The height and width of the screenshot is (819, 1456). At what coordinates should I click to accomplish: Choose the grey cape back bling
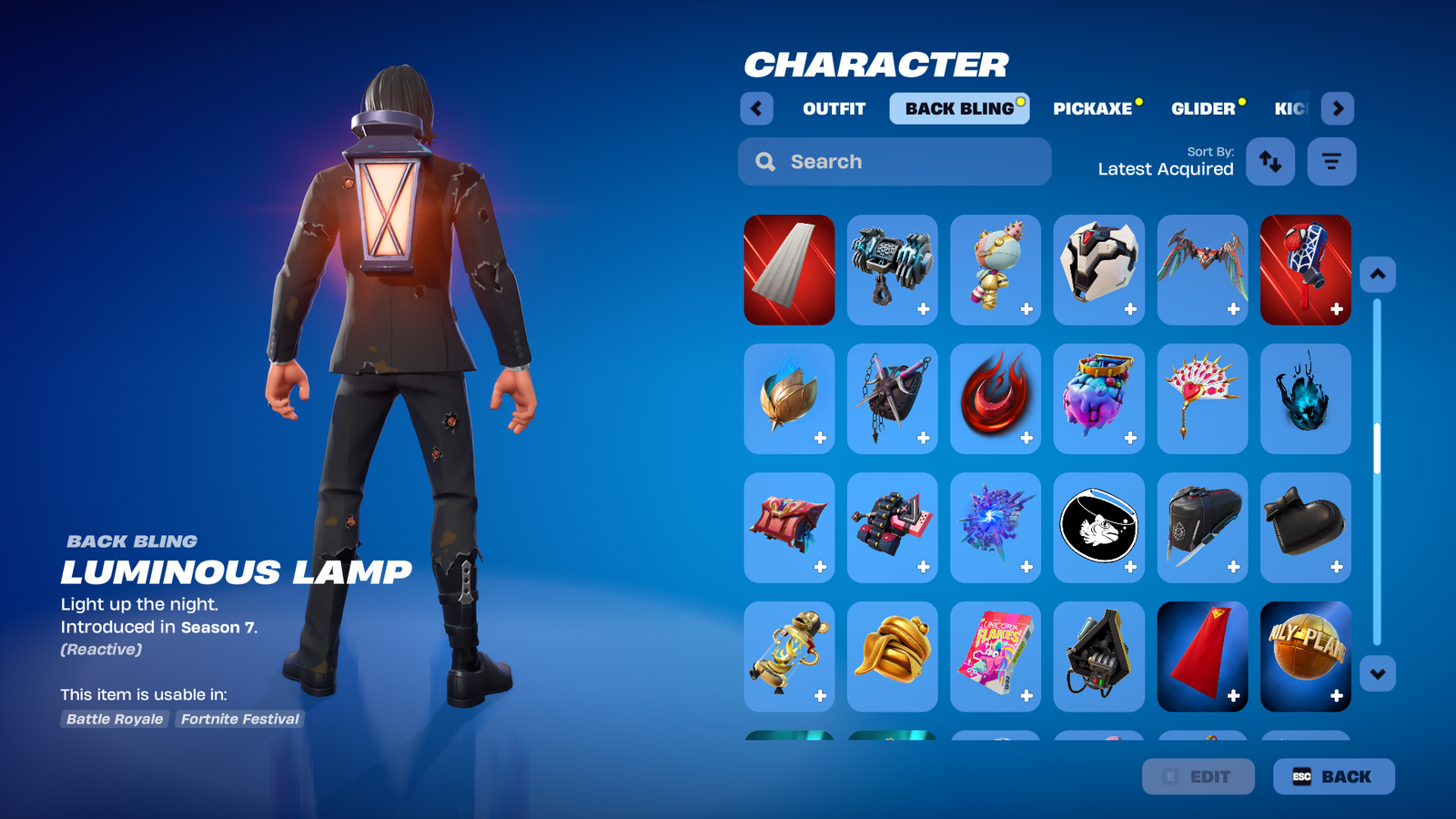(789, 269)
